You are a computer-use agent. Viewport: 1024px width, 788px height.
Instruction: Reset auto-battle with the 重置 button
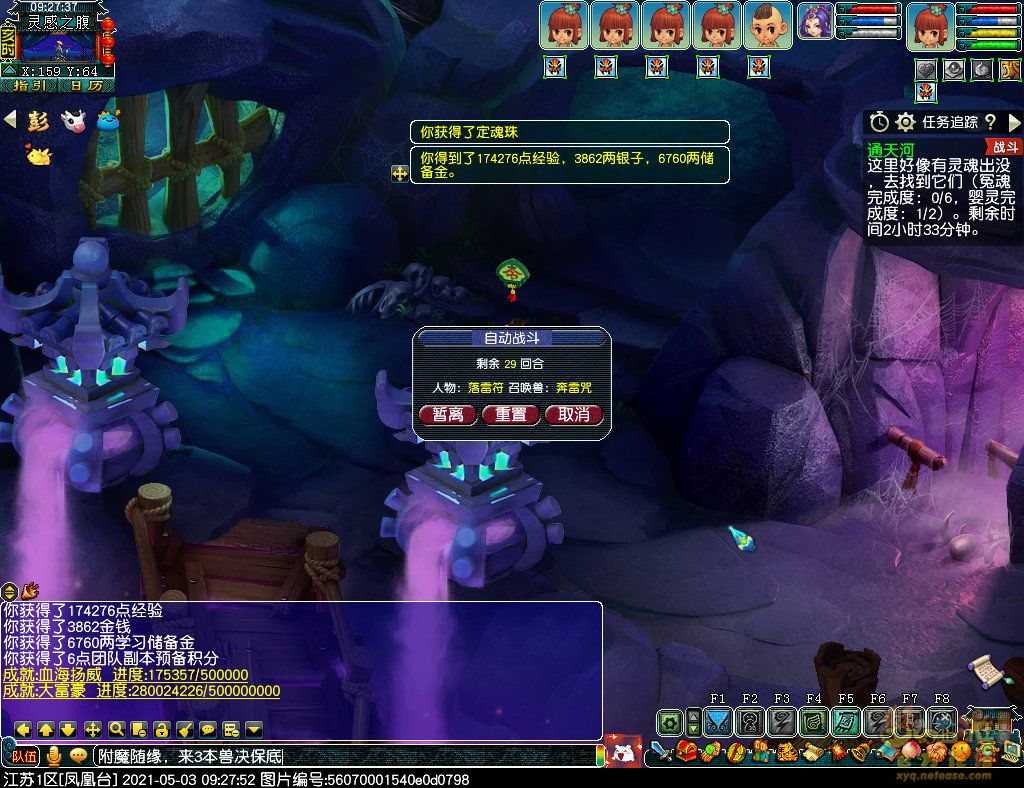coord(511,414)
